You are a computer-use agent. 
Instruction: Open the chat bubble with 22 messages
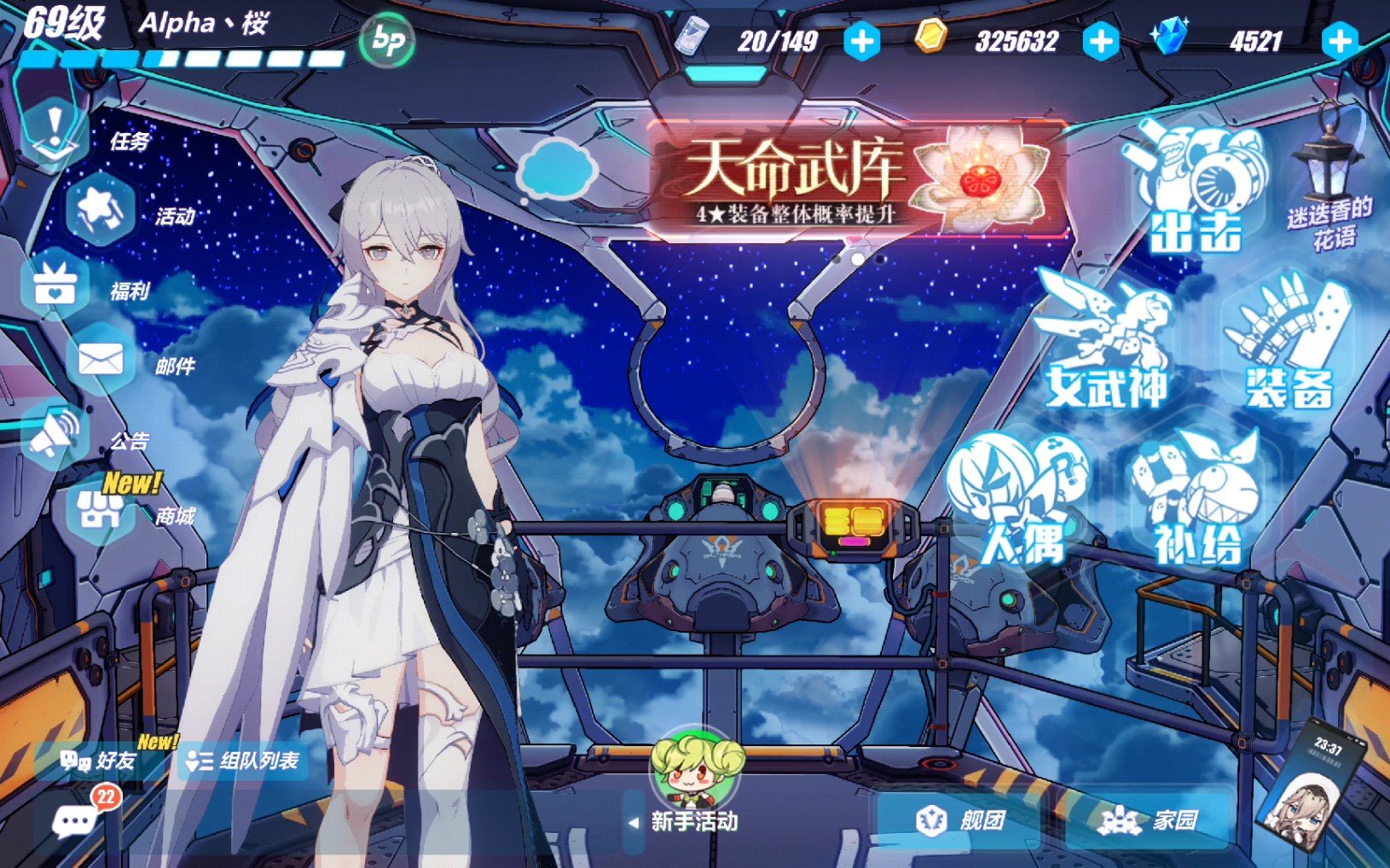76,821
